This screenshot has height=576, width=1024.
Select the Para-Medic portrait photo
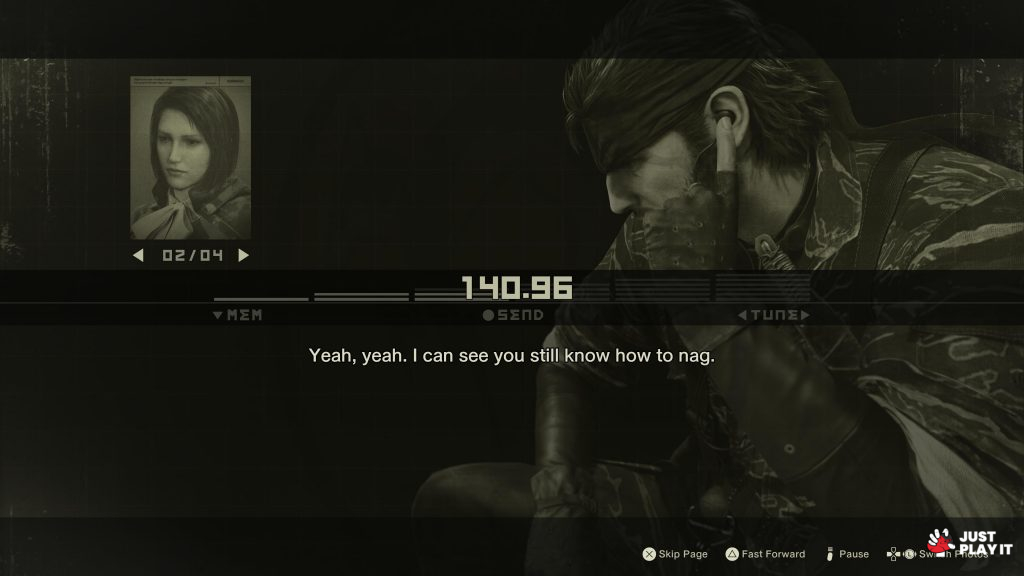[x=190, y=157]
